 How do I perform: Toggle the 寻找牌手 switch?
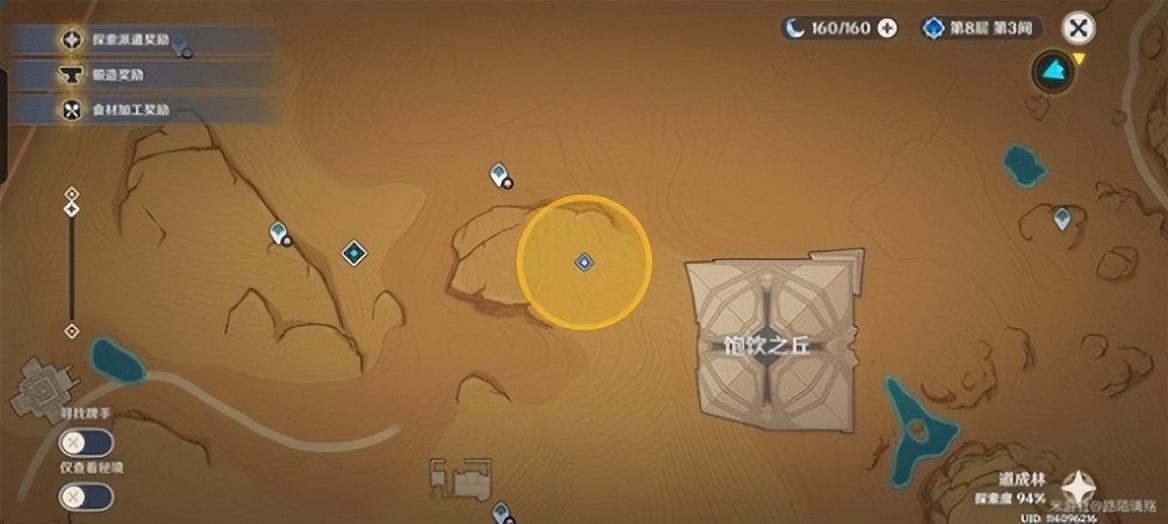tap(86, 442)
